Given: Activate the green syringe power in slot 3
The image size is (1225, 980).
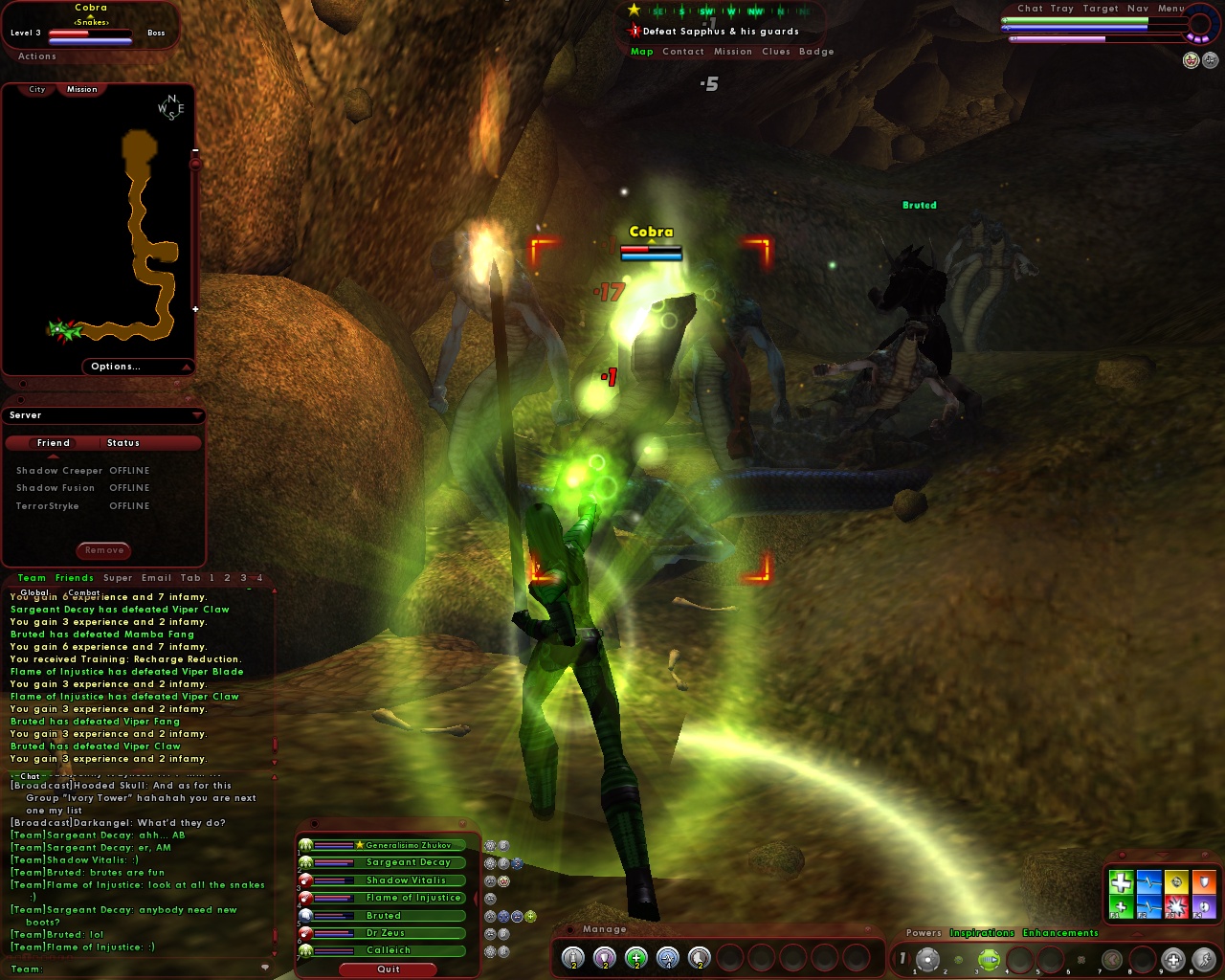Looking at the screenshot, I should pos(989,958).
